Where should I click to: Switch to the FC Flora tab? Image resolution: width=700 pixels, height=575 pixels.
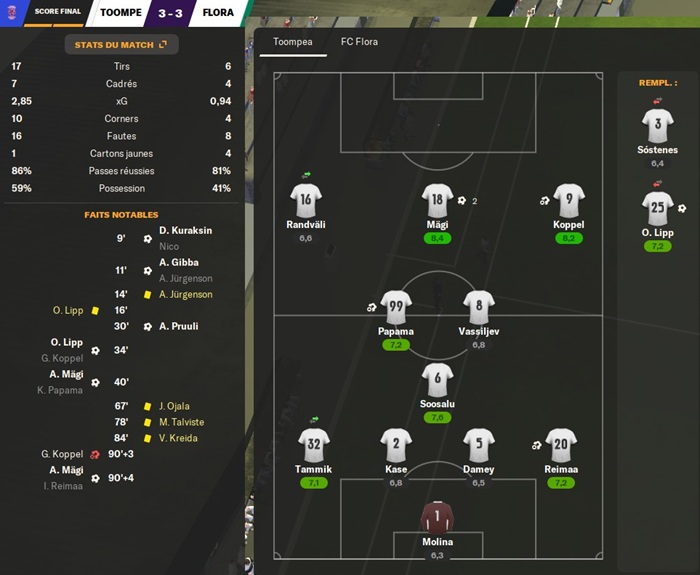(x=361, y=42)
